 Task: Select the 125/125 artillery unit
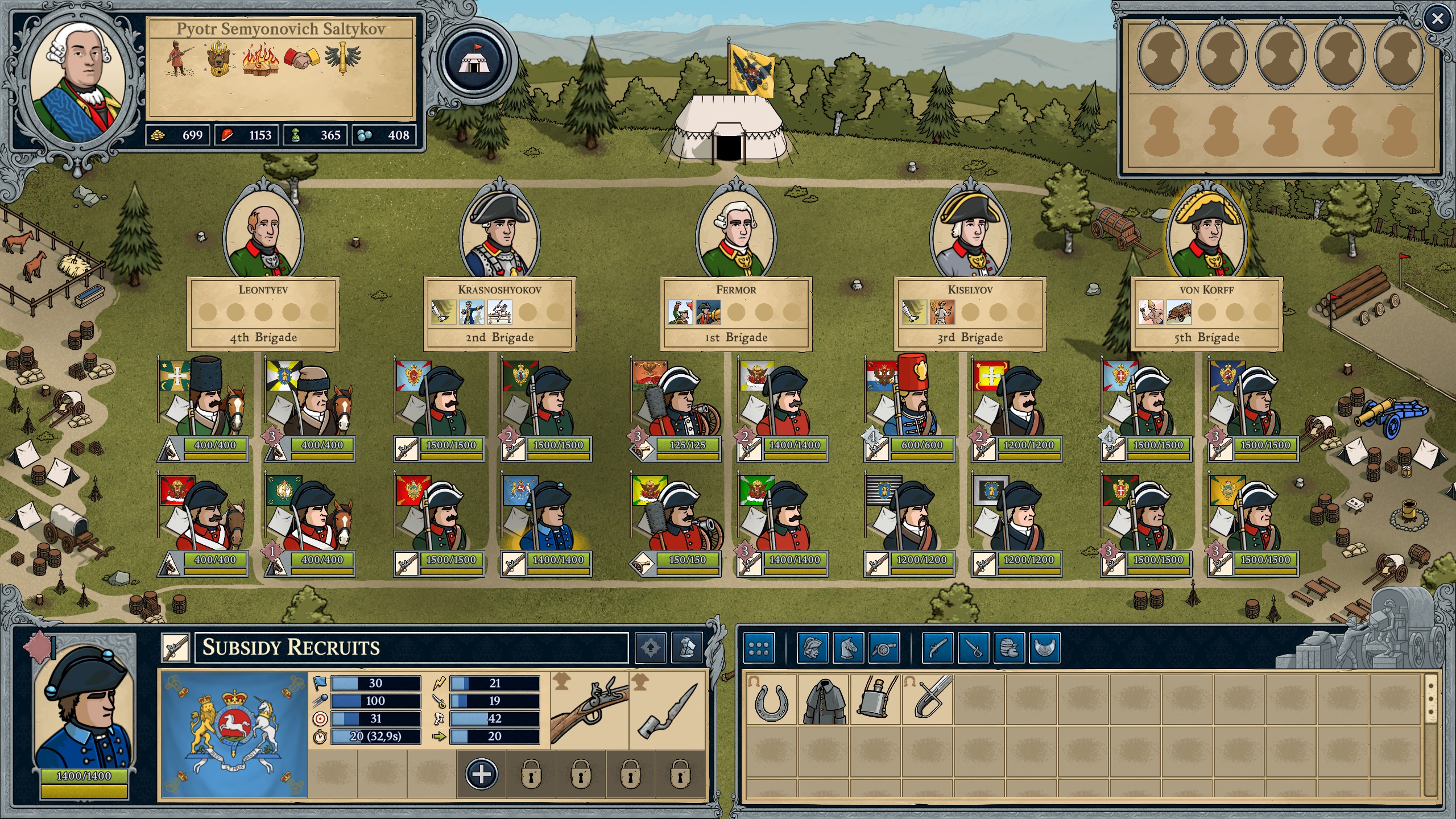pos(675,407)
